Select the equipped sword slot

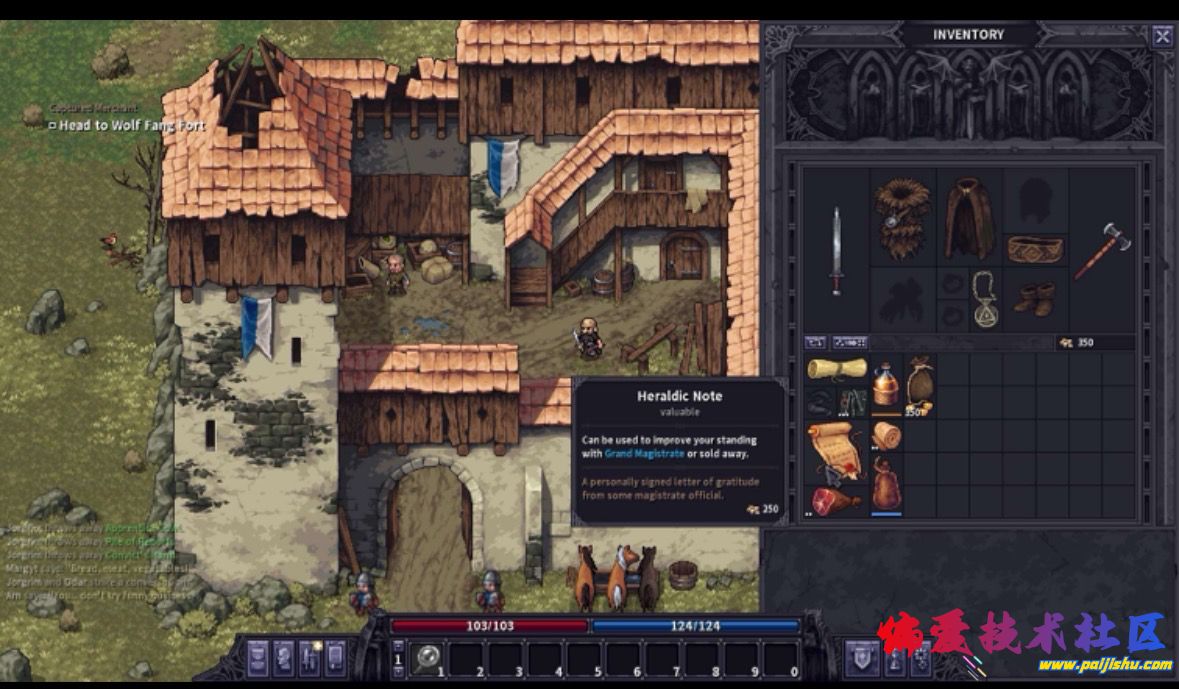pos(836,250)
